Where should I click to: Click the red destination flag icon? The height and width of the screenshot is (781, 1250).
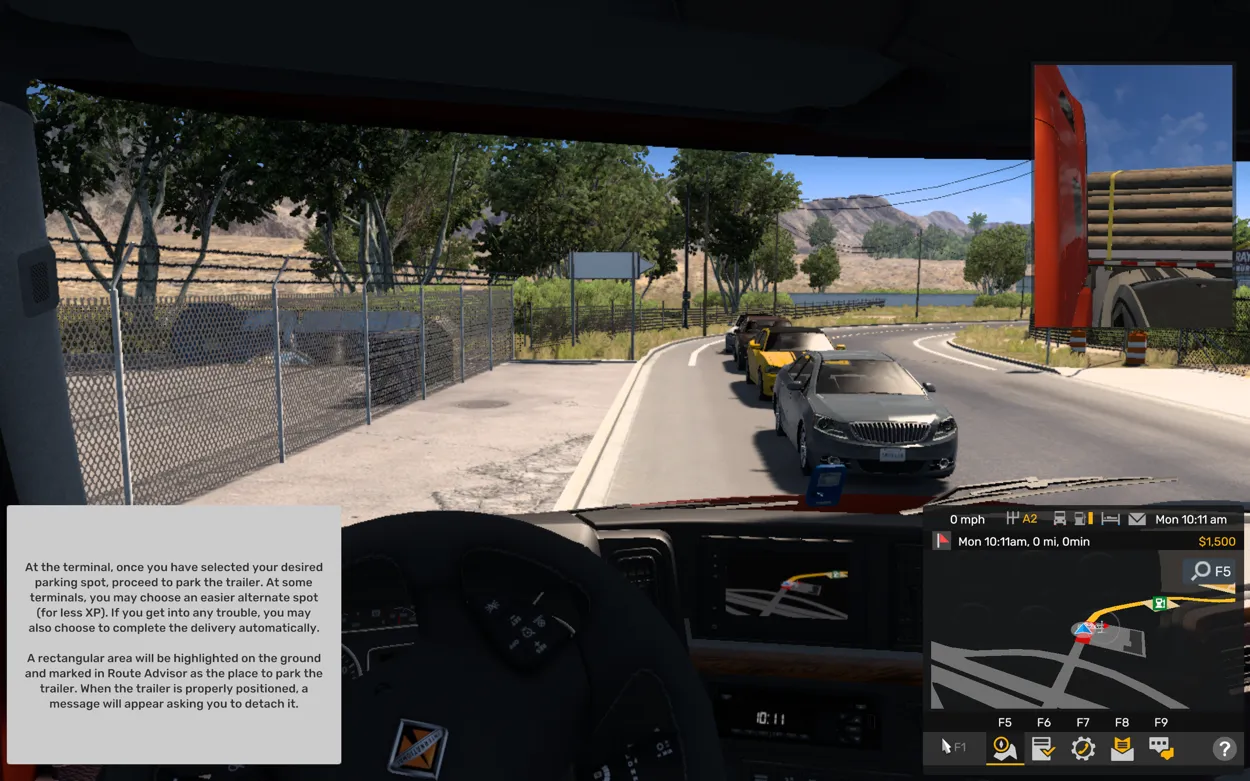[942, 541]
